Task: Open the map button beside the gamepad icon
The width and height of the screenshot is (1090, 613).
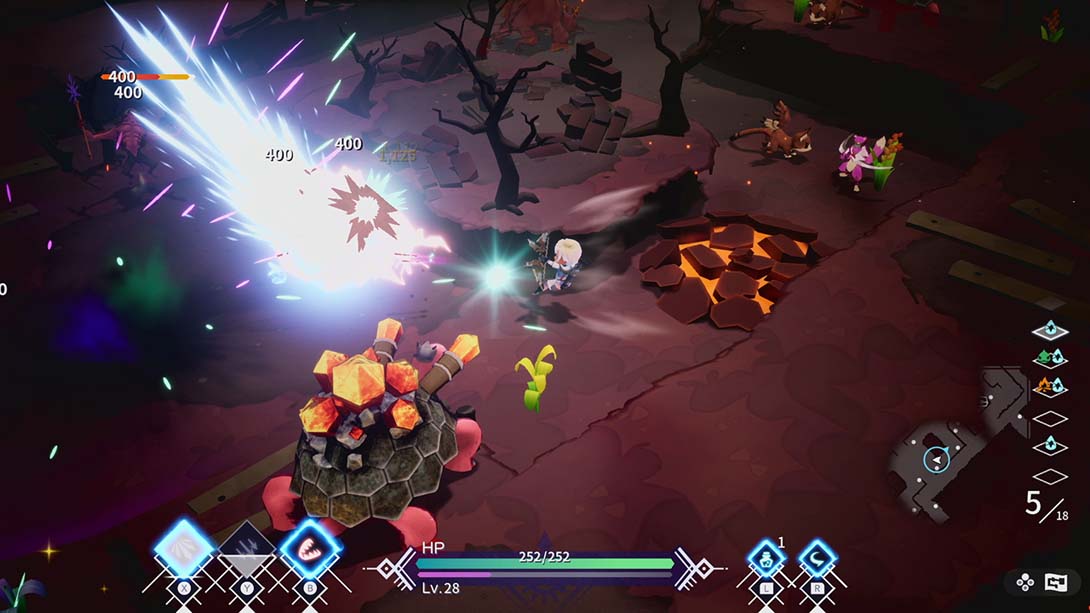Action: 1056,582
